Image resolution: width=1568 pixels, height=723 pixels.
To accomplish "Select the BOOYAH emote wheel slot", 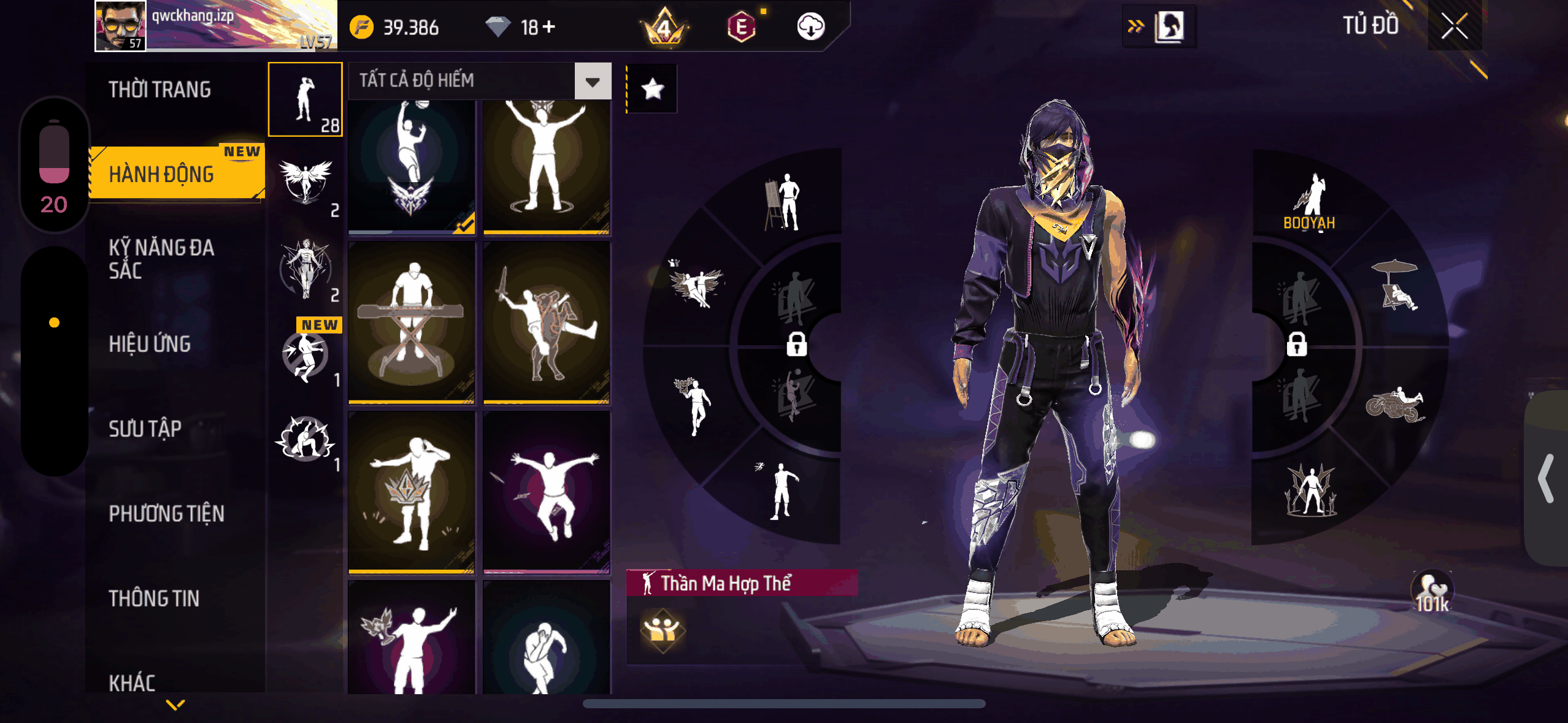I will pos(1310,202).
